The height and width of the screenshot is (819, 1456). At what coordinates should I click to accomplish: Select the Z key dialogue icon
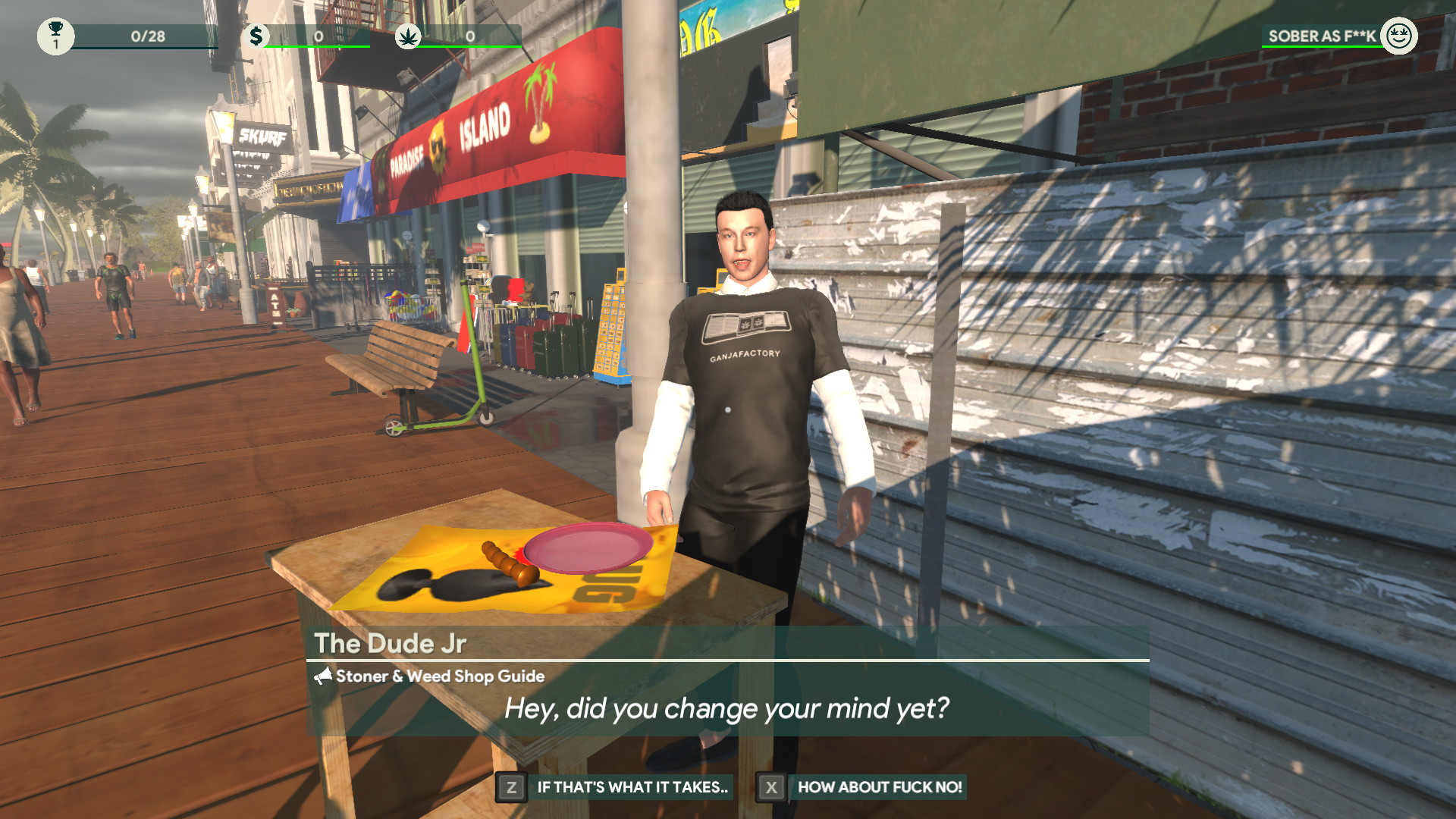[510, 787]
